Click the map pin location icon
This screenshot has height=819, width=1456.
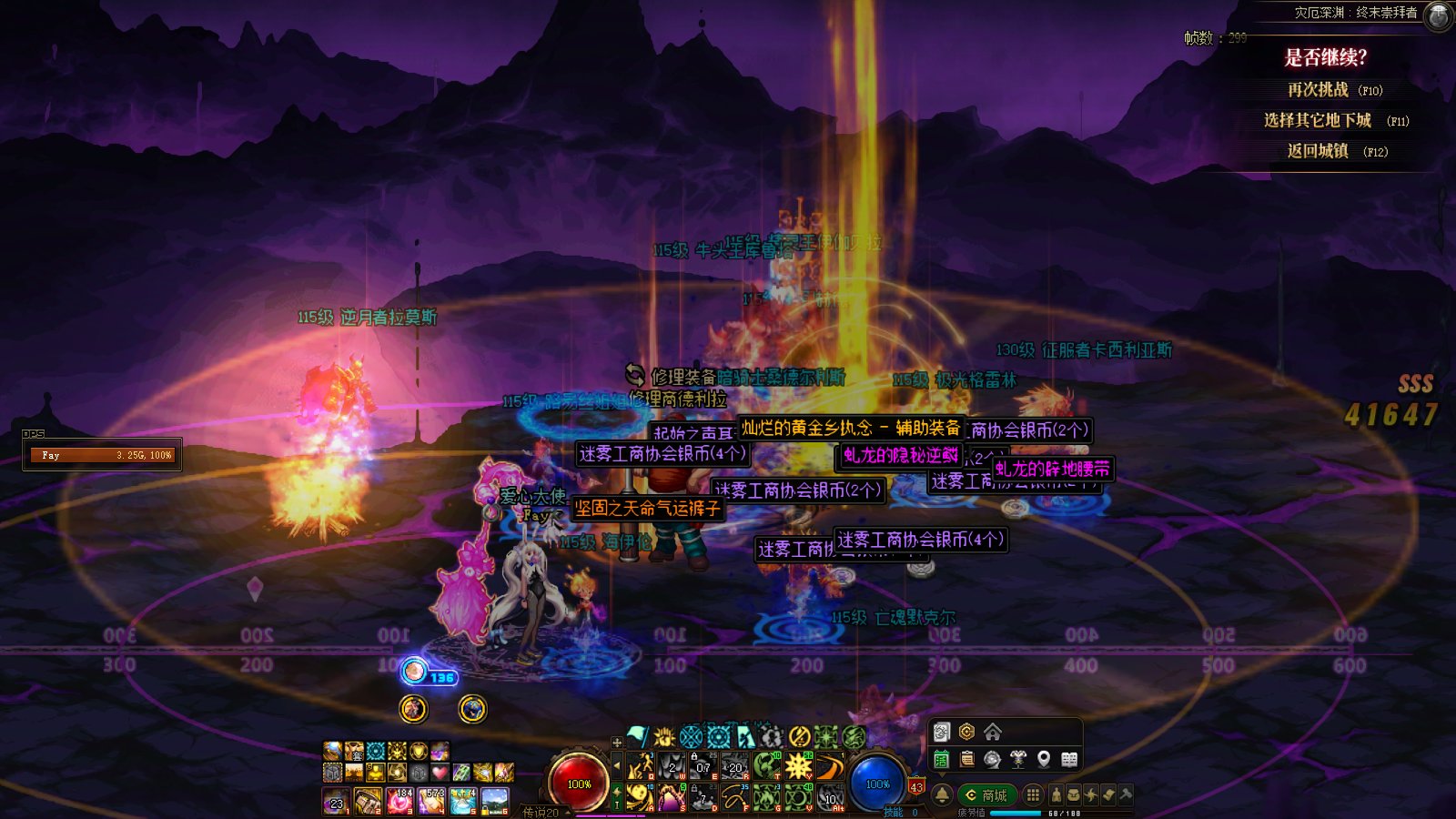click(x=1044, y=759)
